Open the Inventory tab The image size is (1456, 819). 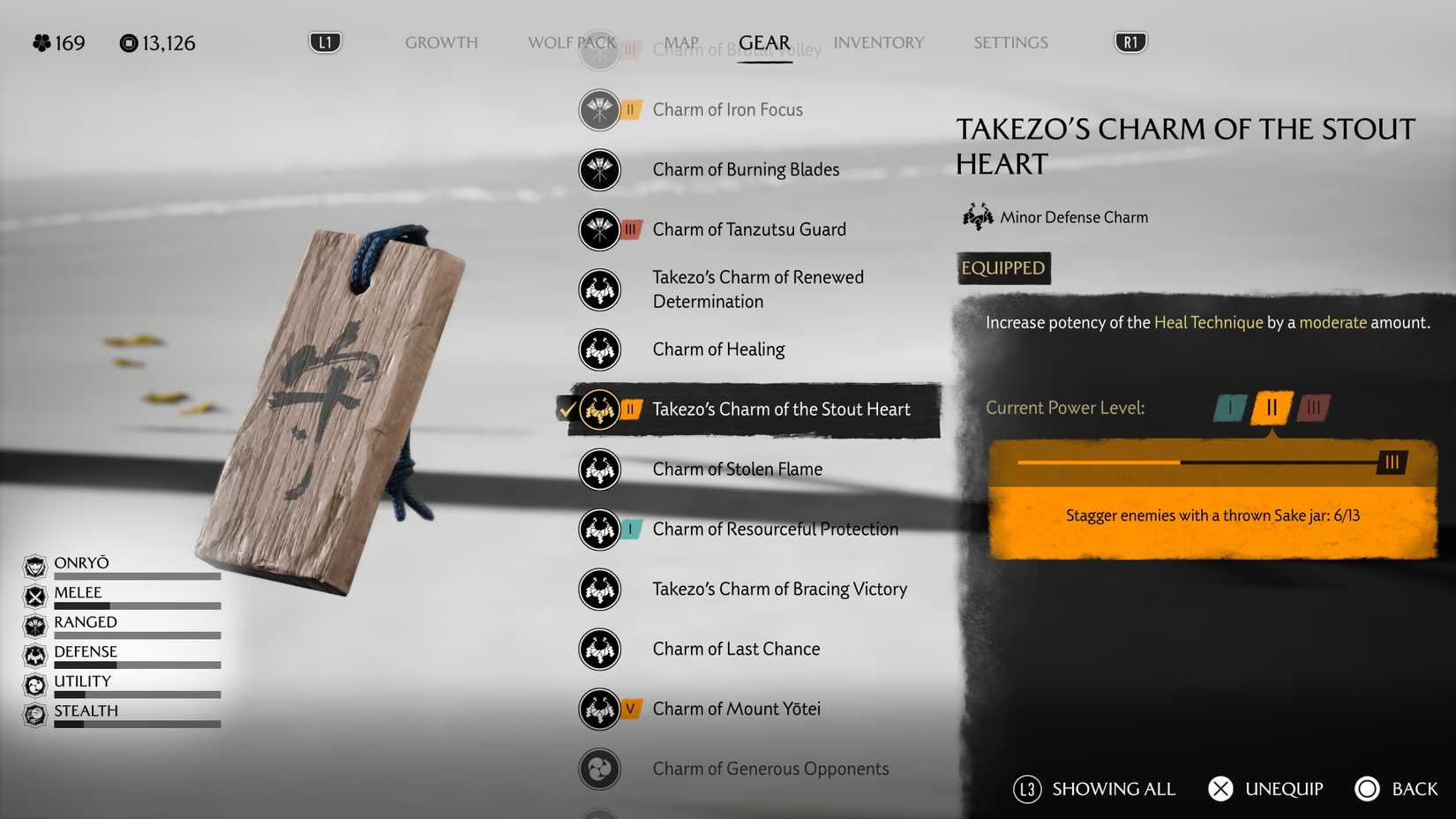[878, 42]
